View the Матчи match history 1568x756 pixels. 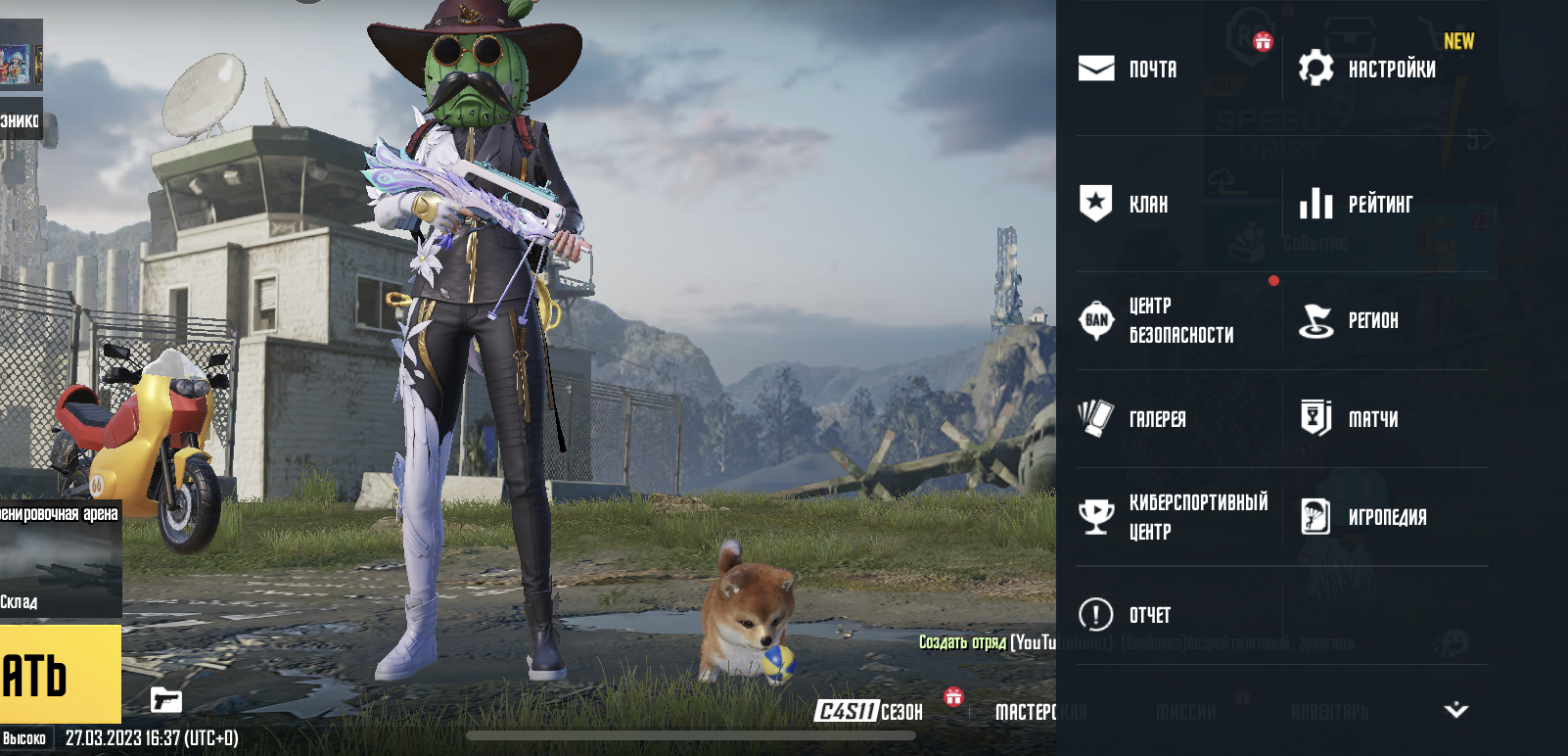click(x=1349, y=418)
